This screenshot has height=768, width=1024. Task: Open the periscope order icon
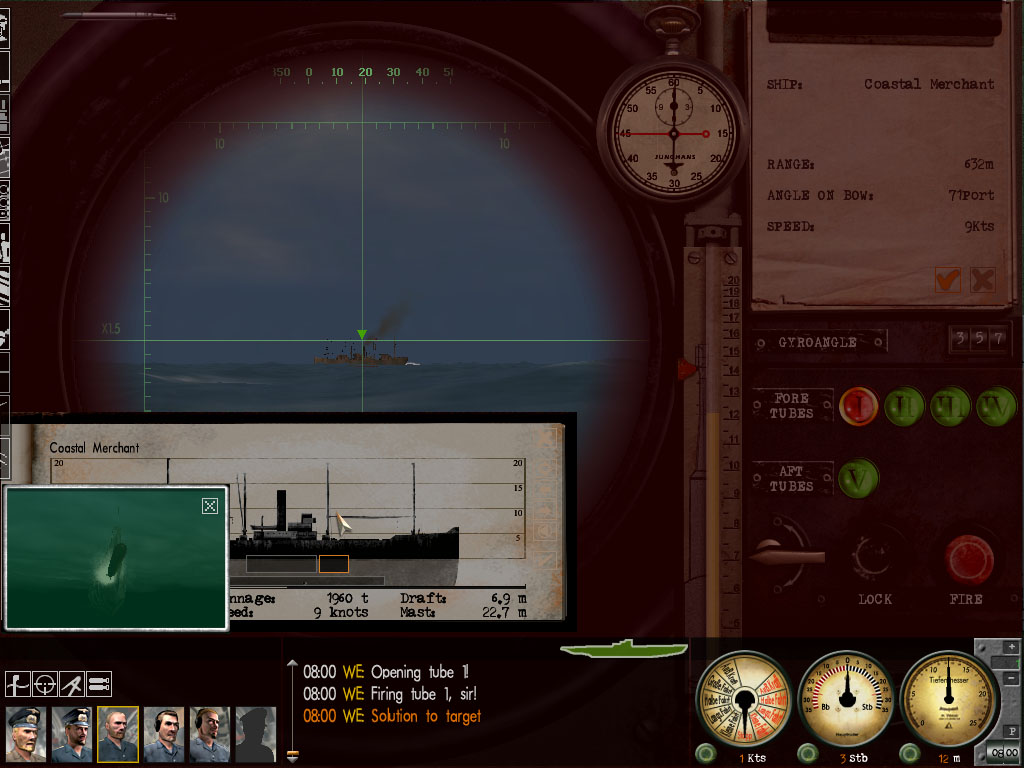point(17,684)
